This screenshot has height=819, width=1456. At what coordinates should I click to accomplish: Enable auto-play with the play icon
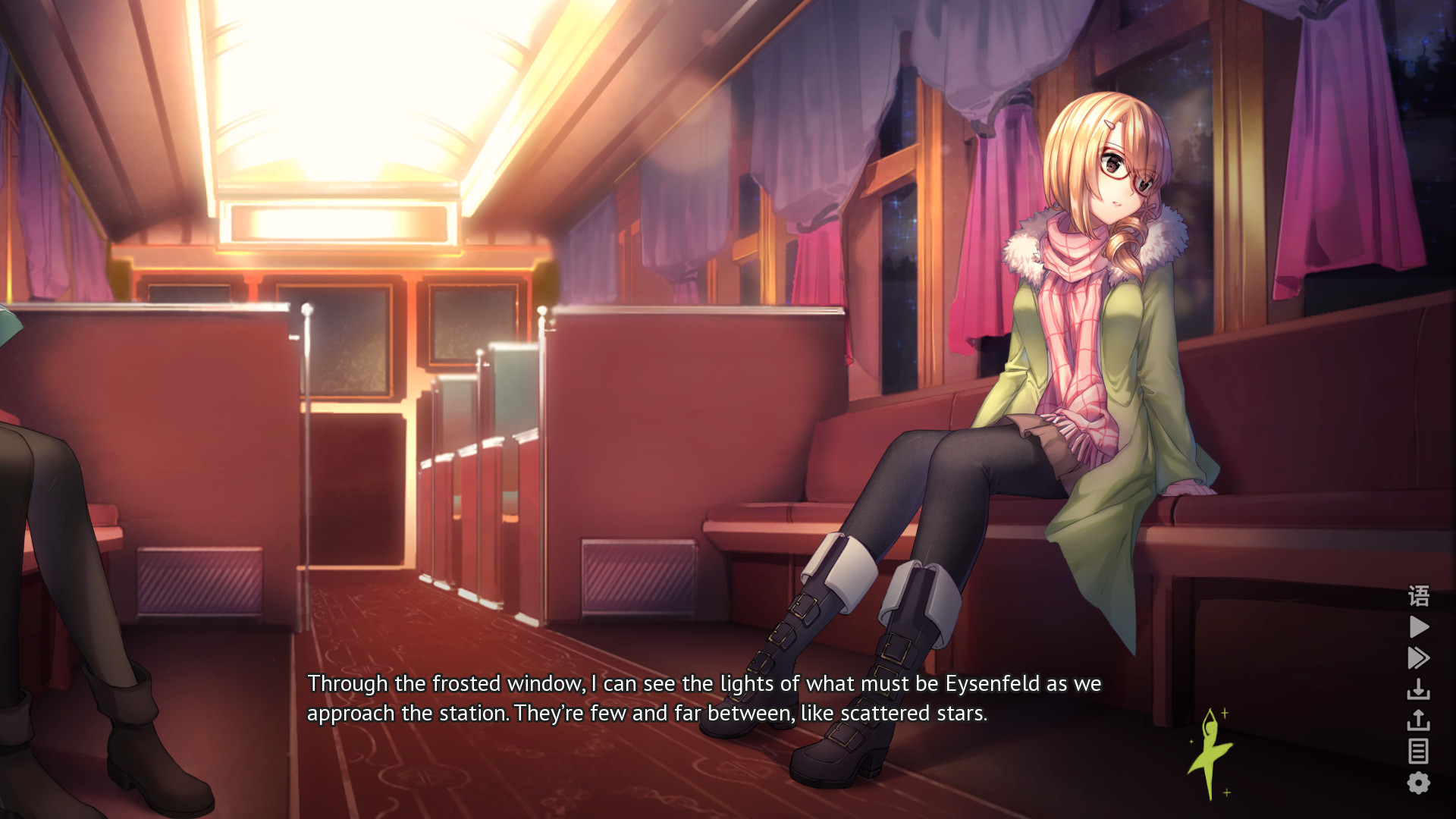pos(1419,626)
